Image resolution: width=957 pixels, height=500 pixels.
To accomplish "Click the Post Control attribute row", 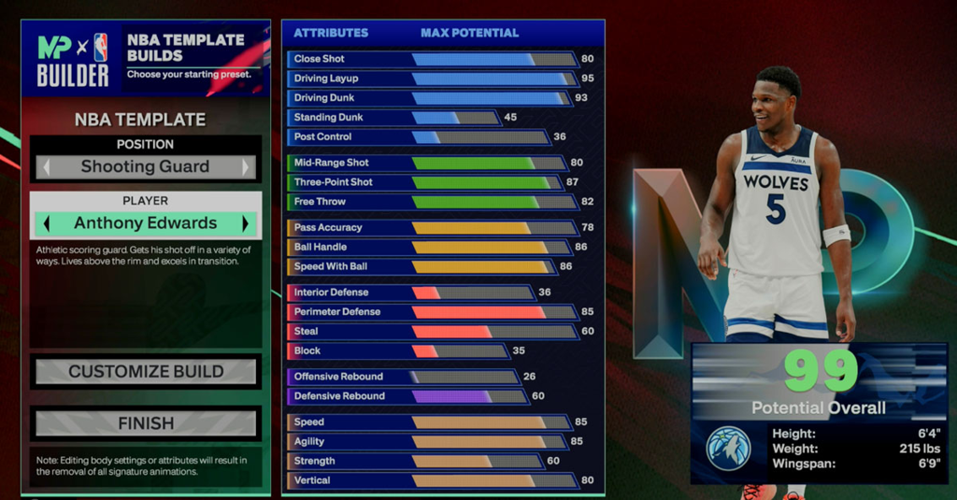I will [x=418, y=137].
